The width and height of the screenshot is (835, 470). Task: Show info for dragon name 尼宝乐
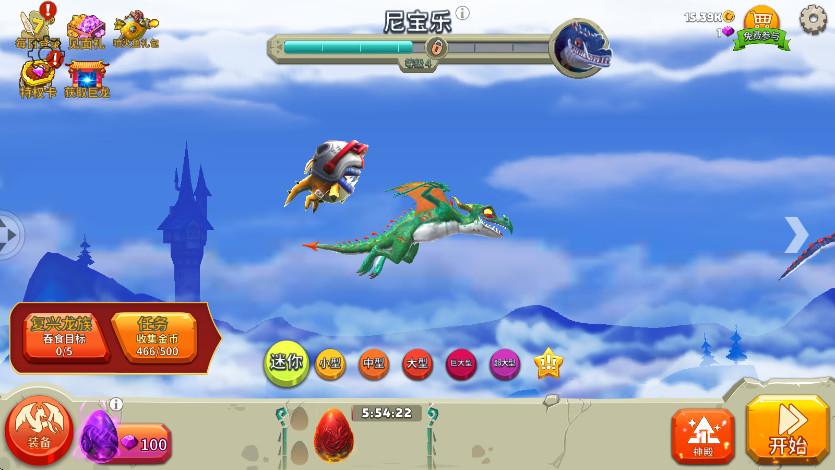point(462,14)
